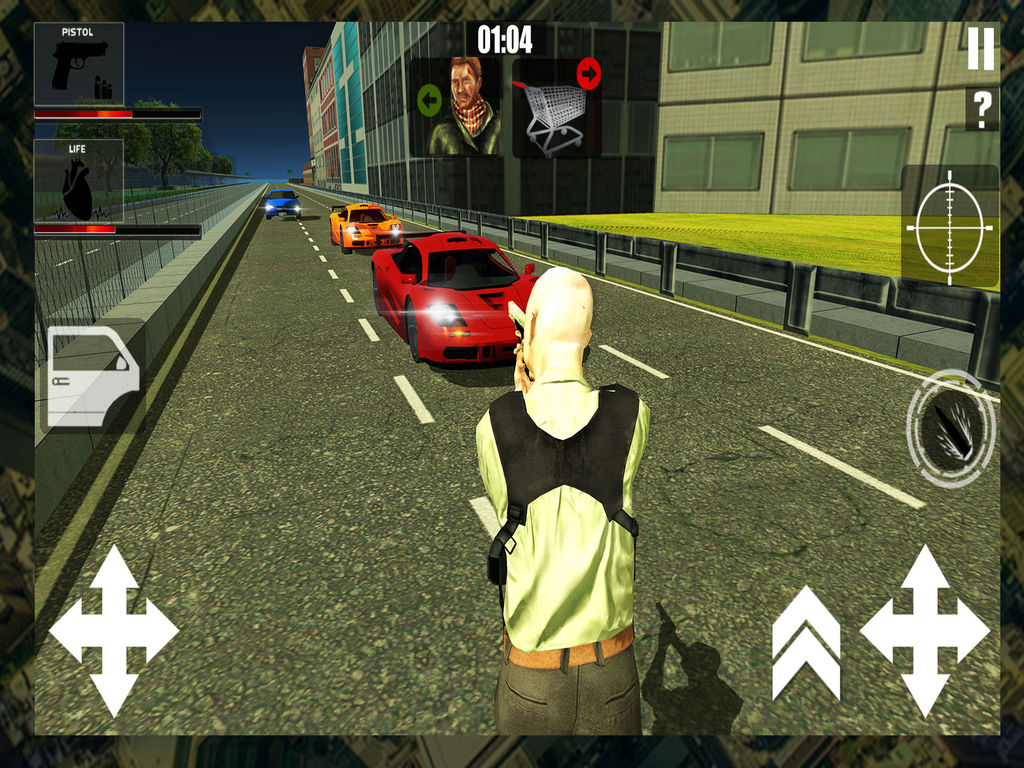Click the red right arrow on shopping cart
The image size is (1024, 768).
pyautogui.click(x=588, y=73)
